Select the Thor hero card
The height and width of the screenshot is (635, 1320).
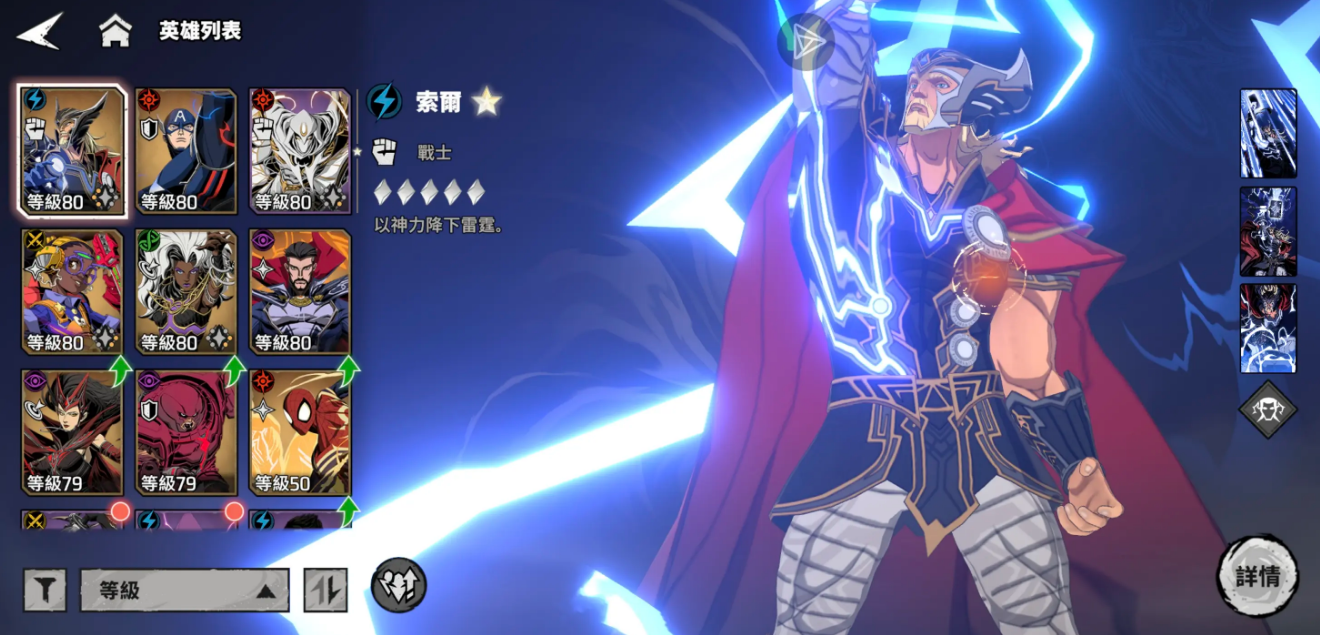pos(73,151)
